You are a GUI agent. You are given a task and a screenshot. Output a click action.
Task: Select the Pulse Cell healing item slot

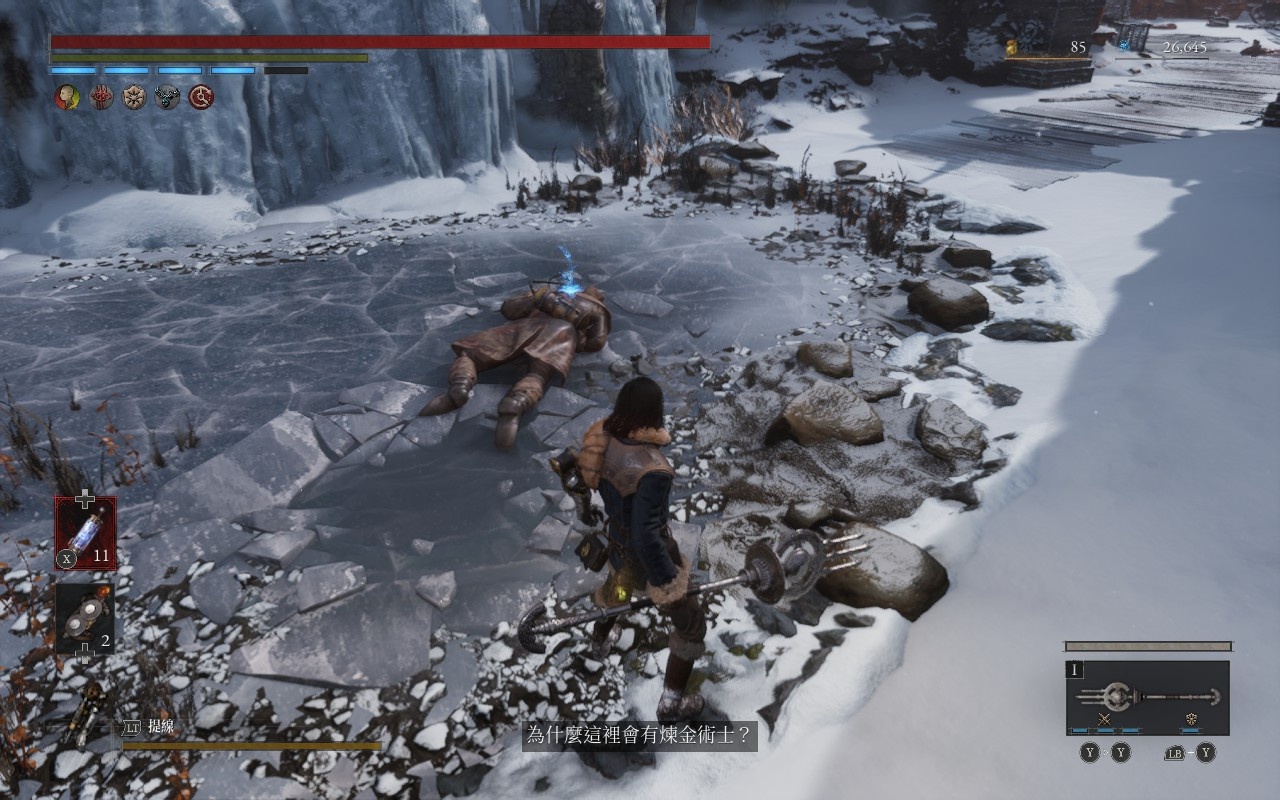85,533
